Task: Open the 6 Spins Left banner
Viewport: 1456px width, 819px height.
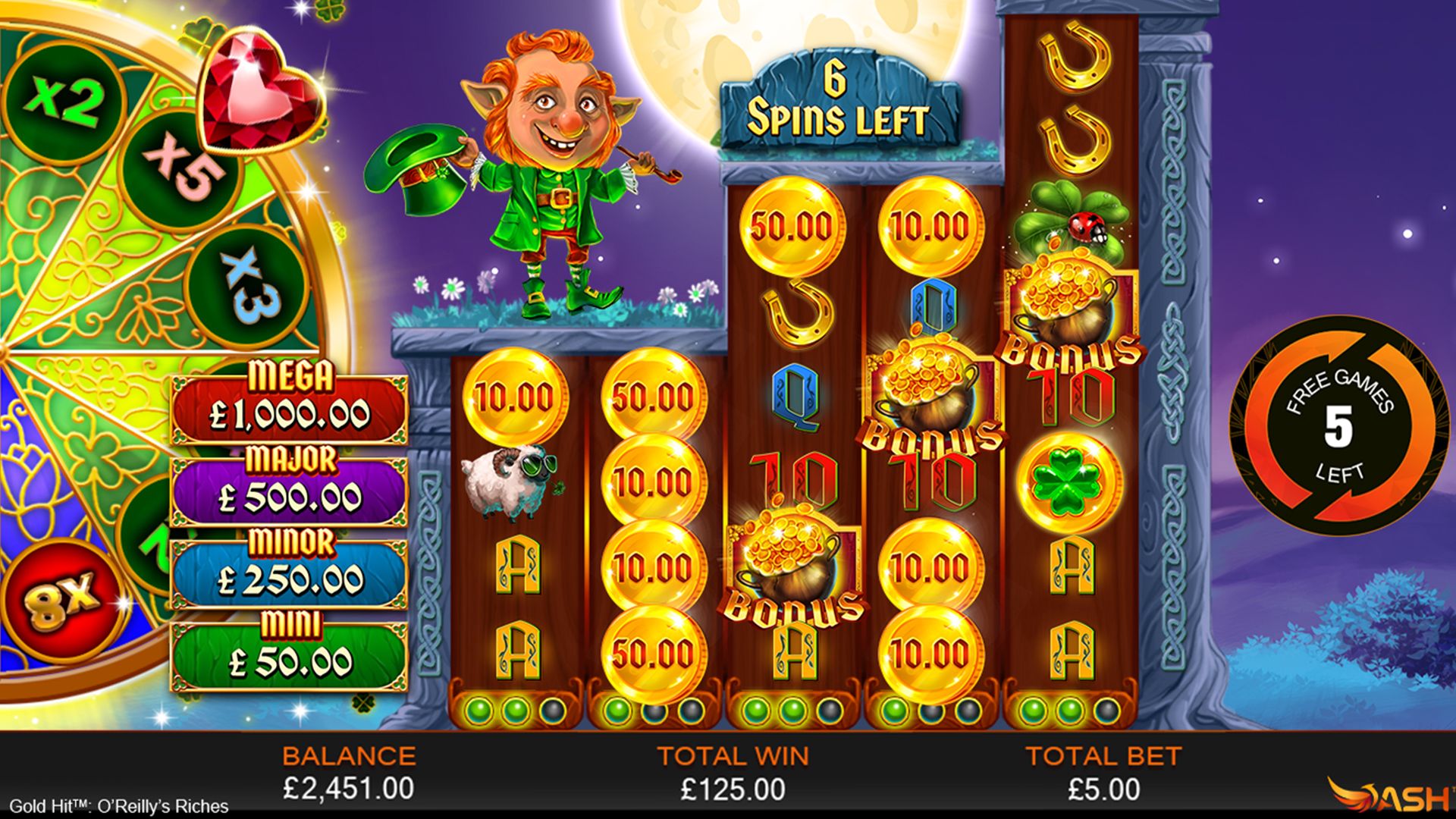Action: point(836,99)
